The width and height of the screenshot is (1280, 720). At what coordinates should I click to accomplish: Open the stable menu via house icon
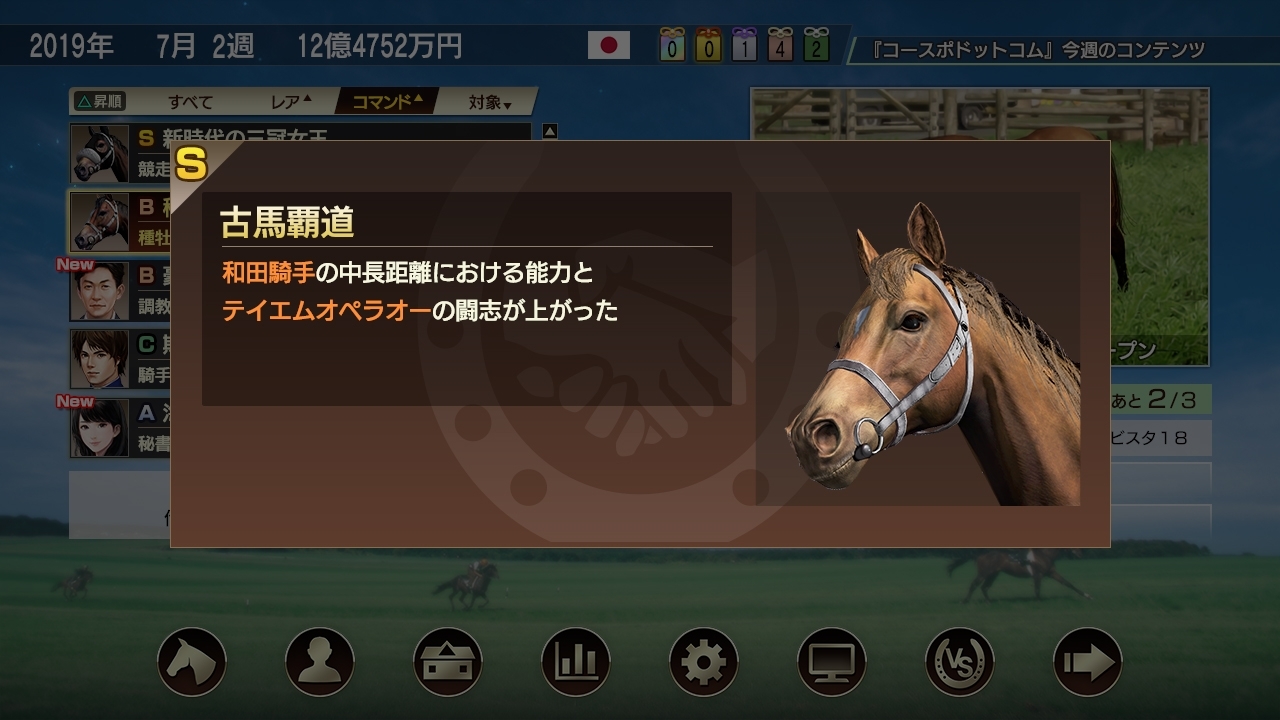click(446, 659)
